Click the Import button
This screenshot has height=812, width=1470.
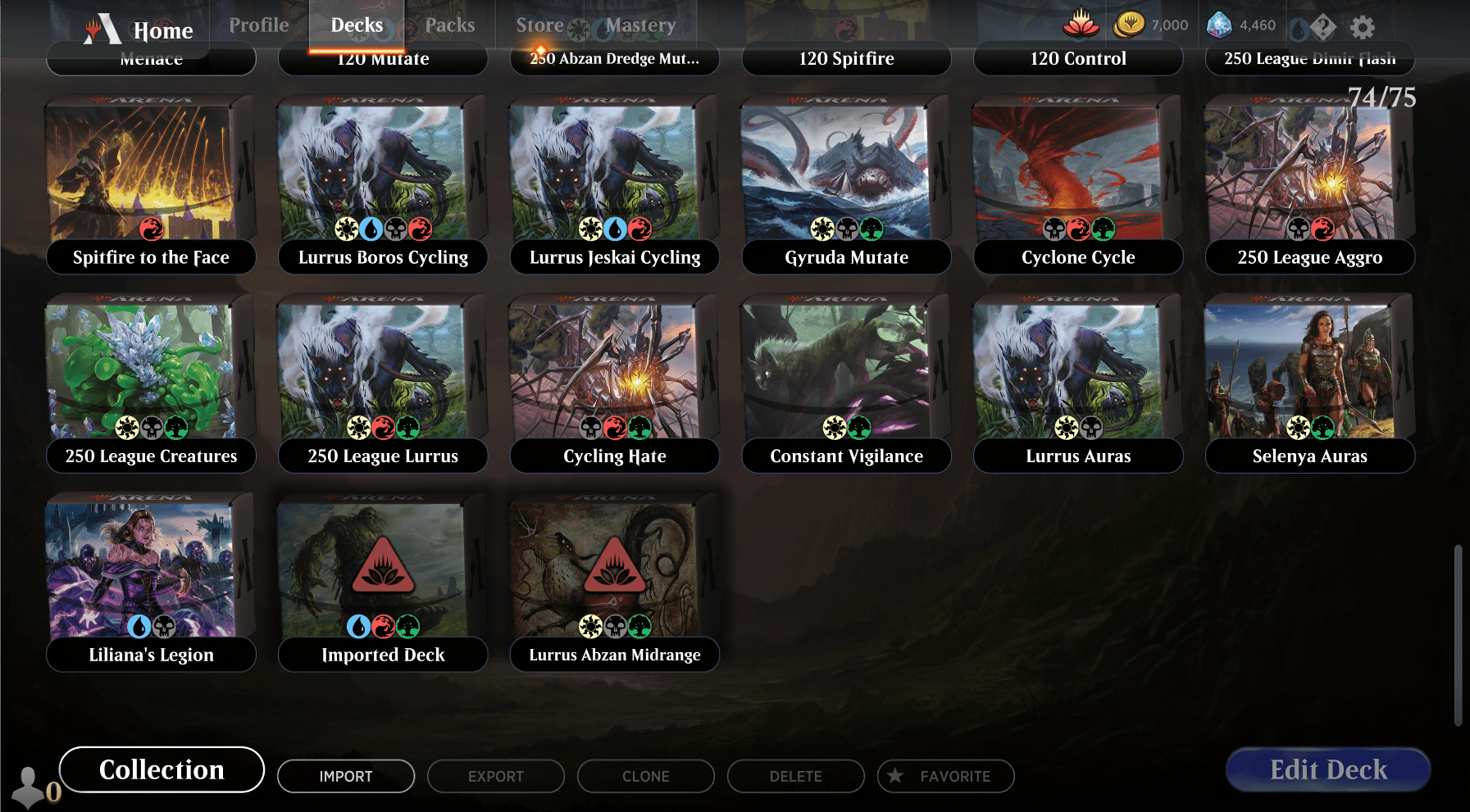[345, 776]
